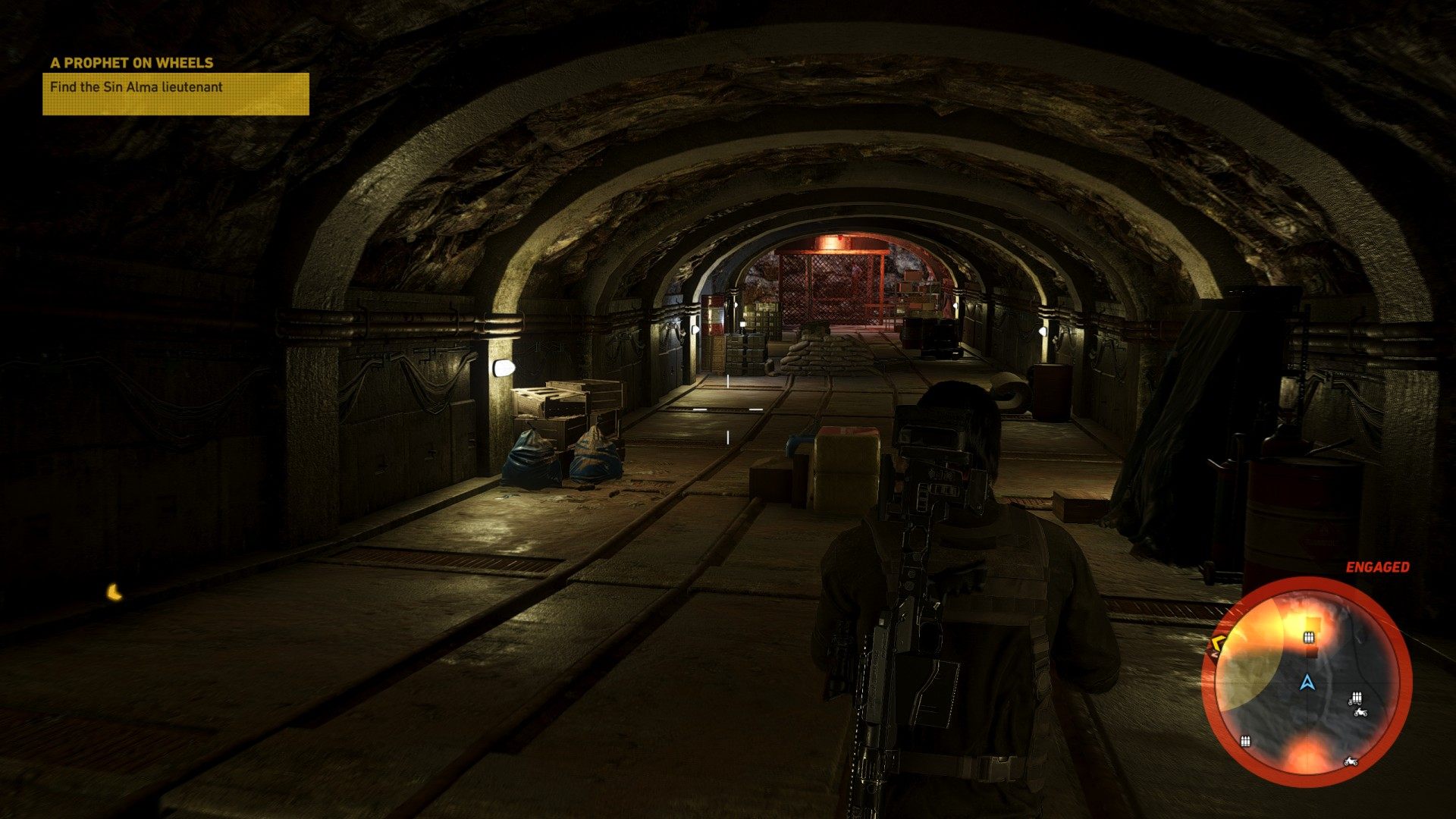Select the A Prophet on Wheels mission title
The image size is (1456, 819).
coord(131,63)
